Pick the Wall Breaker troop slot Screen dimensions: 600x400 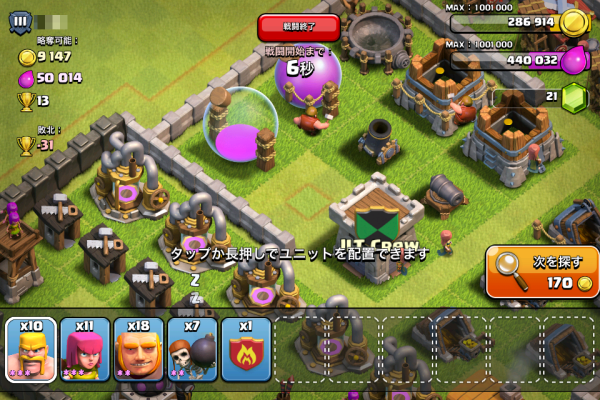tap(193, 350)
